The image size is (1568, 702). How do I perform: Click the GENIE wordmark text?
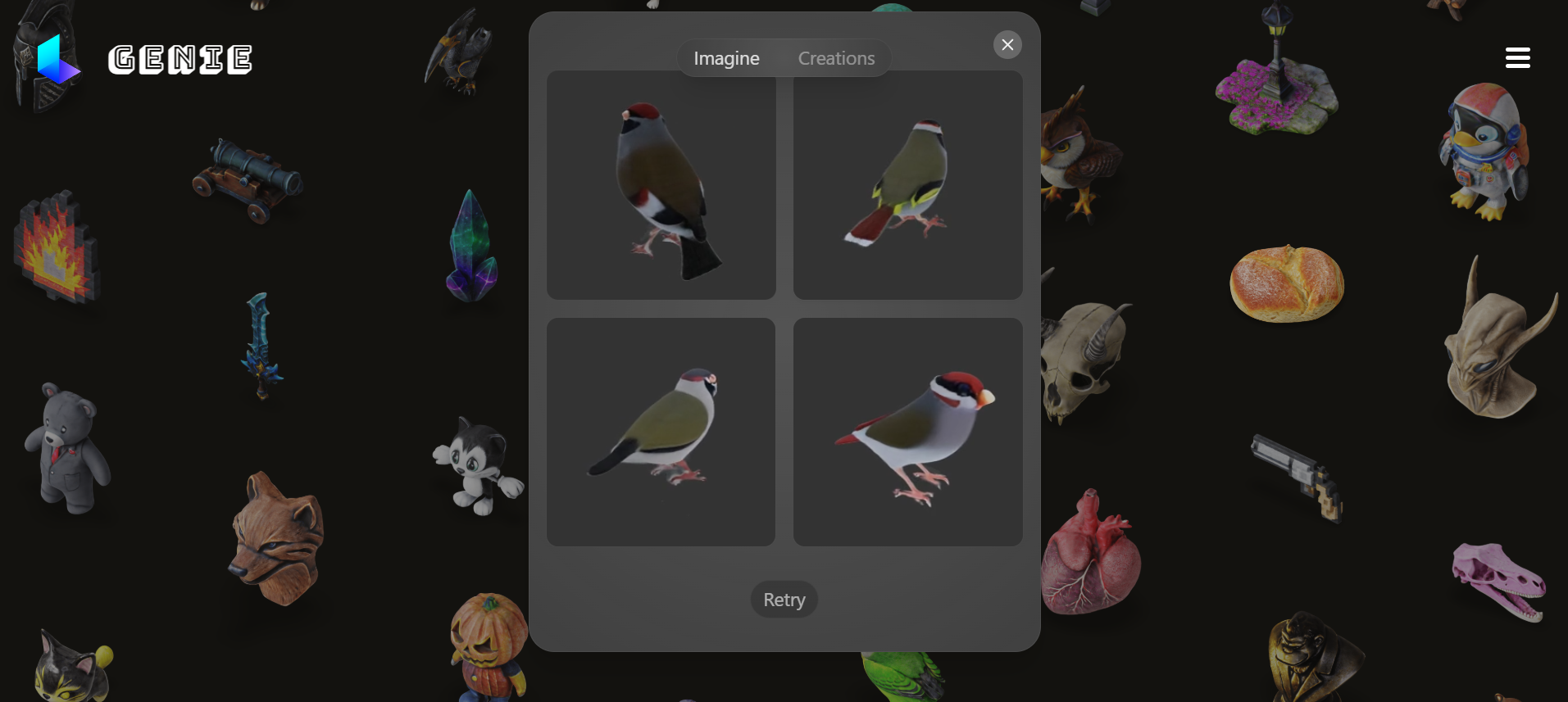click(180, 59)
